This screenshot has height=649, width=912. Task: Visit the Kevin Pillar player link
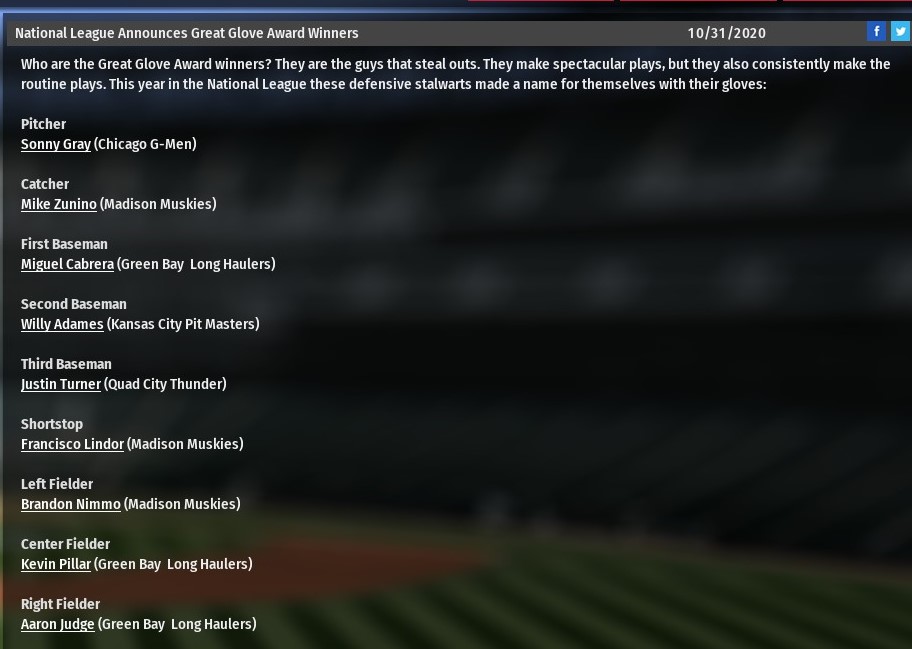coord(56,564)
